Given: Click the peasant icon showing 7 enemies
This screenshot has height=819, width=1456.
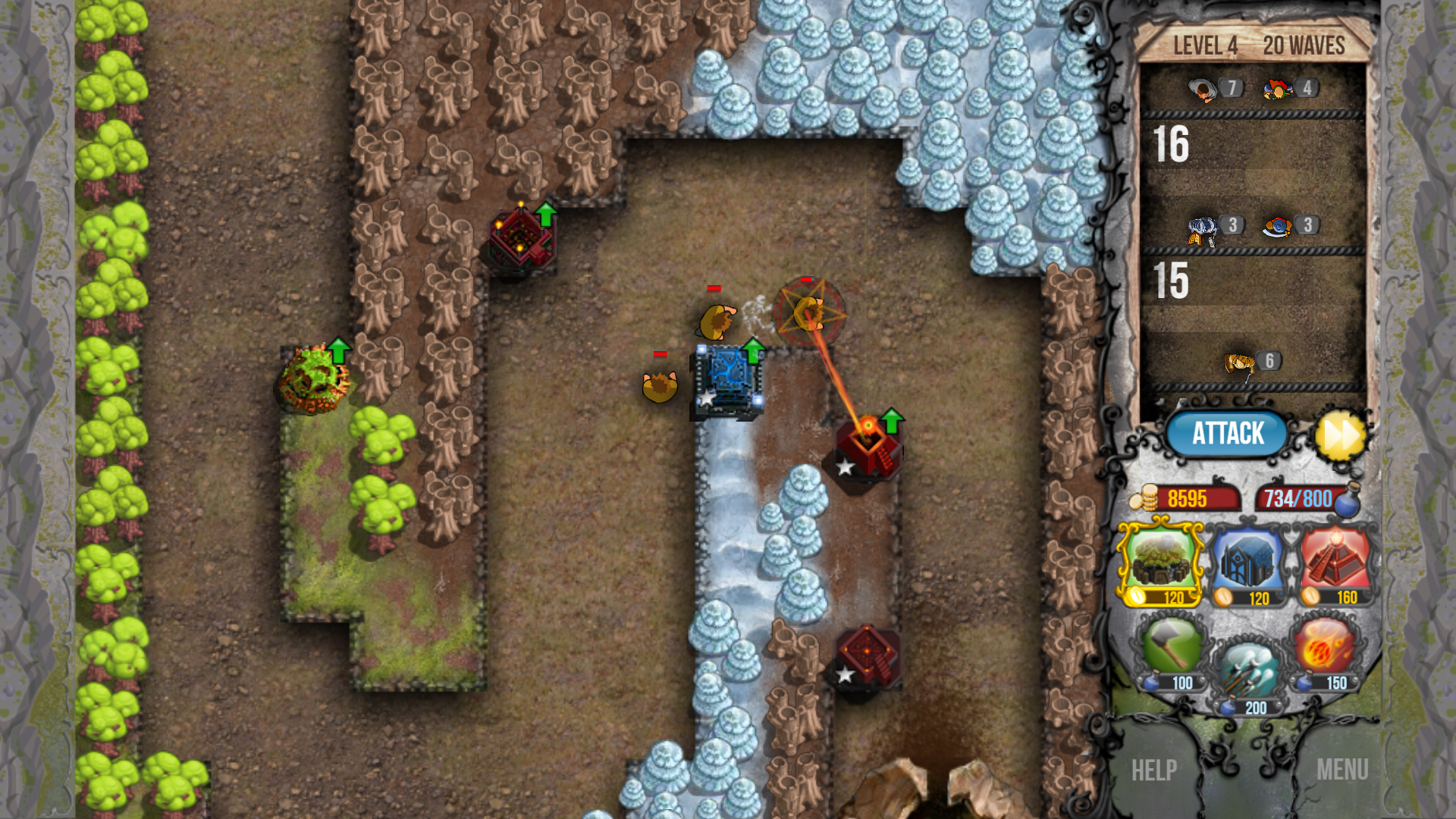Looking at the screenshot, I should (1203, 88).
